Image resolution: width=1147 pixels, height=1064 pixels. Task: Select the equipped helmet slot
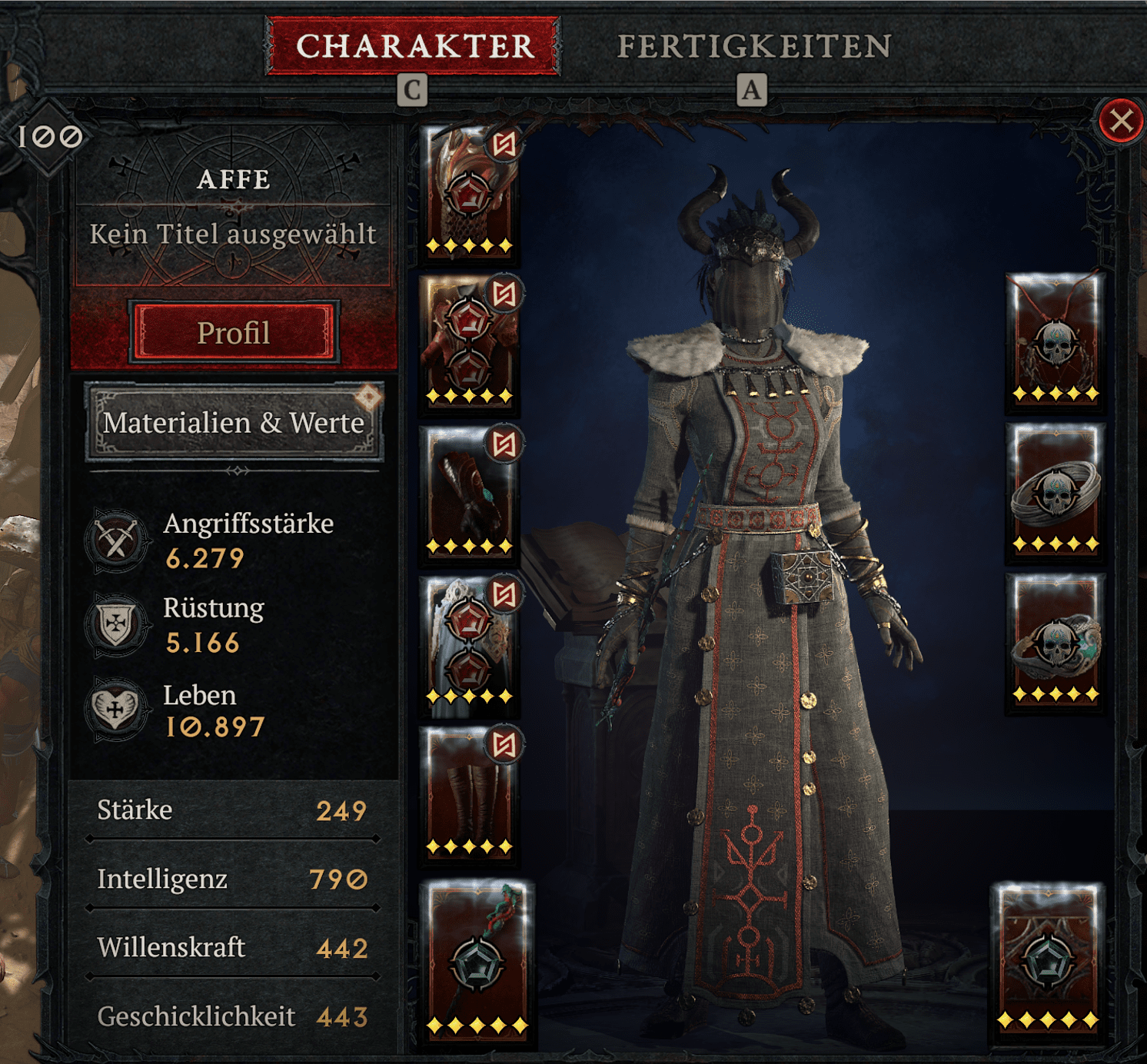click(470, 192)
